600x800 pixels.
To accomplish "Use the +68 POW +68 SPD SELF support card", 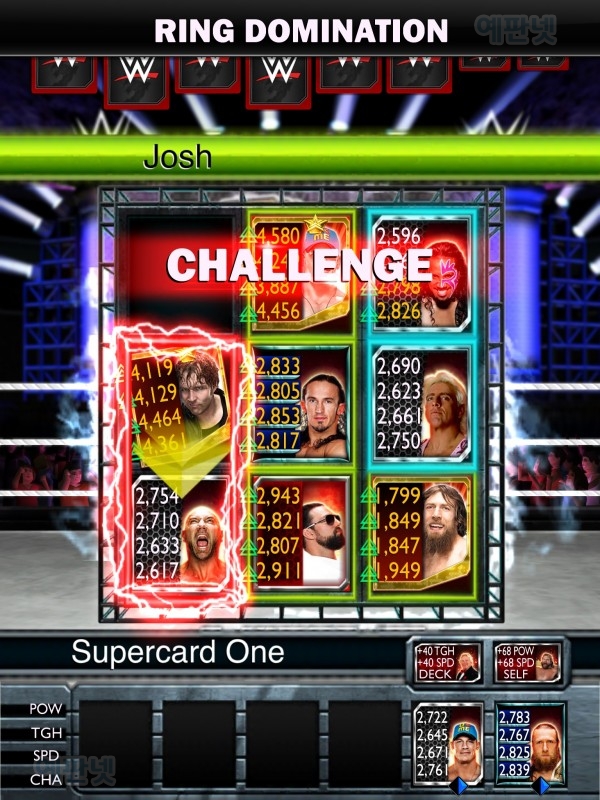I will tap(527, 662).
